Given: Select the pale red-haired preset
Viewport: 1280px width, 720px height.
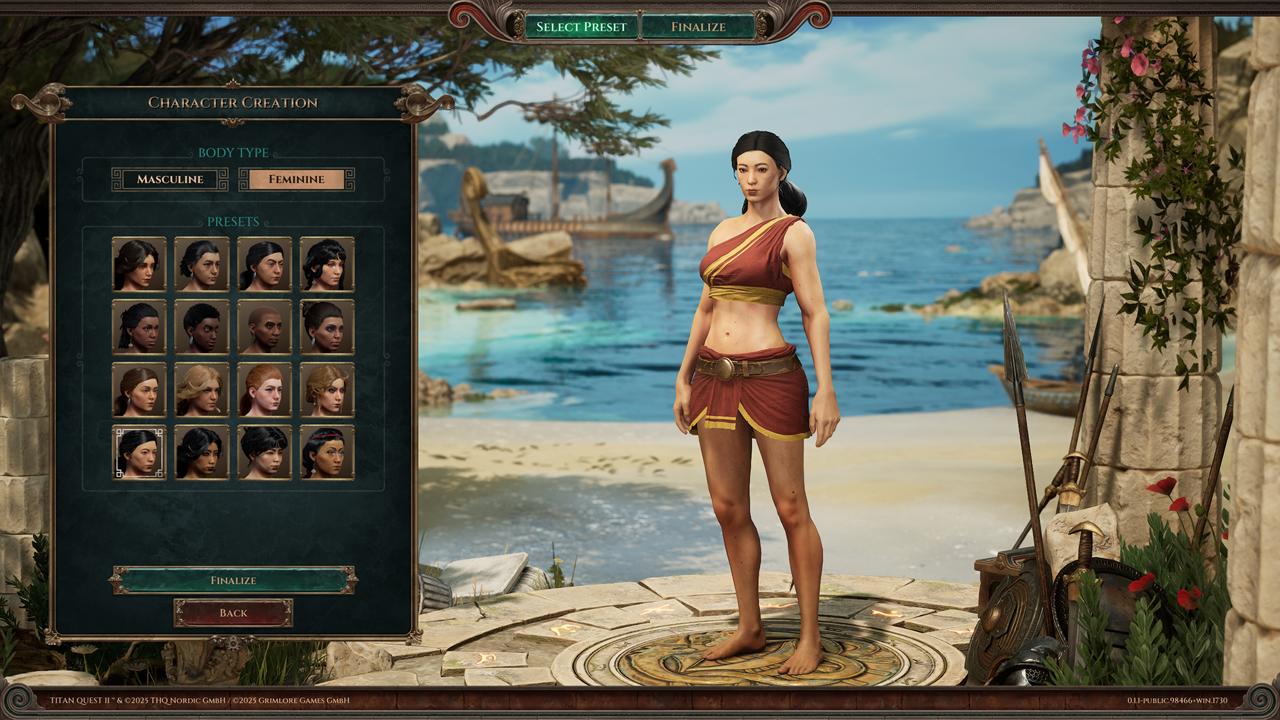Looking at the screenshot, I should click(264, 389).
